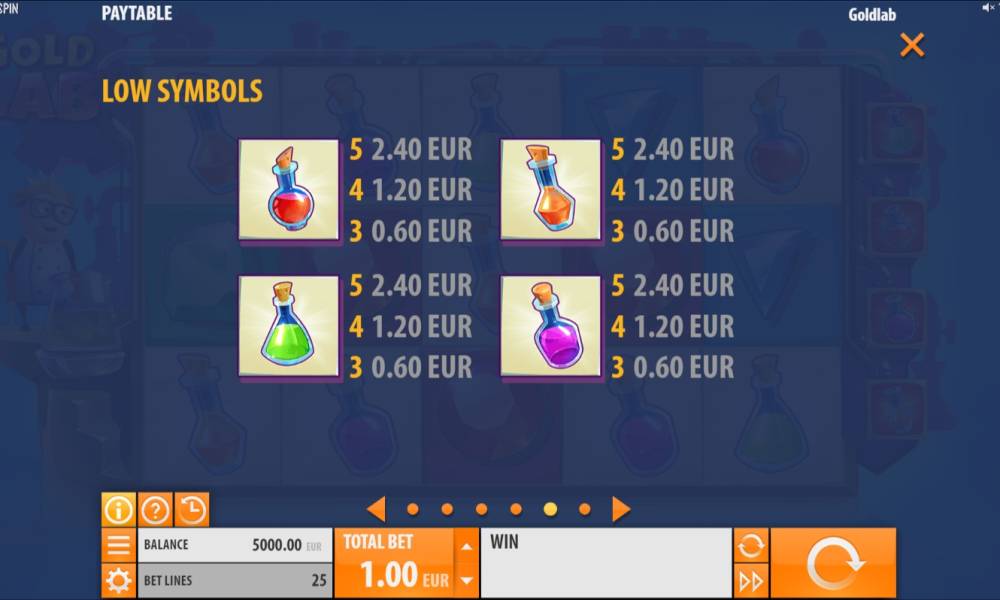Select the highlighted yellow page dot
The image size is (1000, 600).
tap(550, 509)
